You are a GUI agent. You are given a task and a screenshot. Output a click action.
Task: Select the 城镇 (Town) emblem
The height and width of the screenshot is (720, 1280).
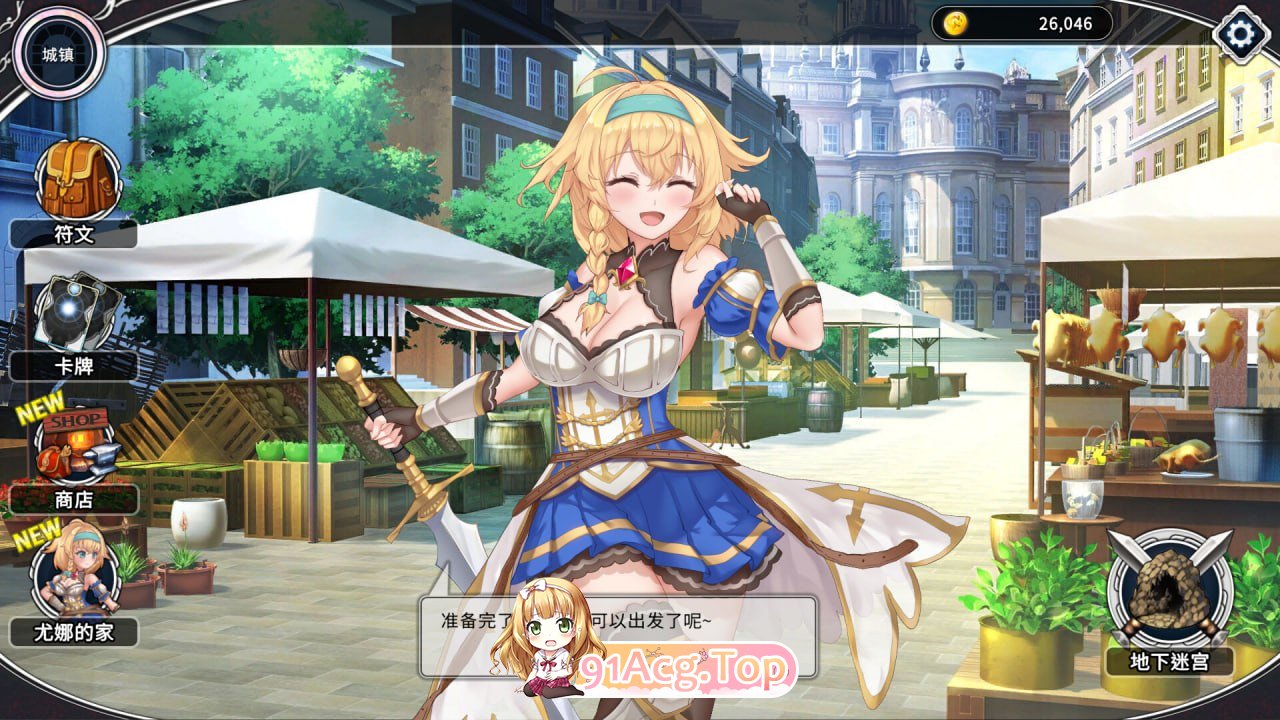pos(58,54)
